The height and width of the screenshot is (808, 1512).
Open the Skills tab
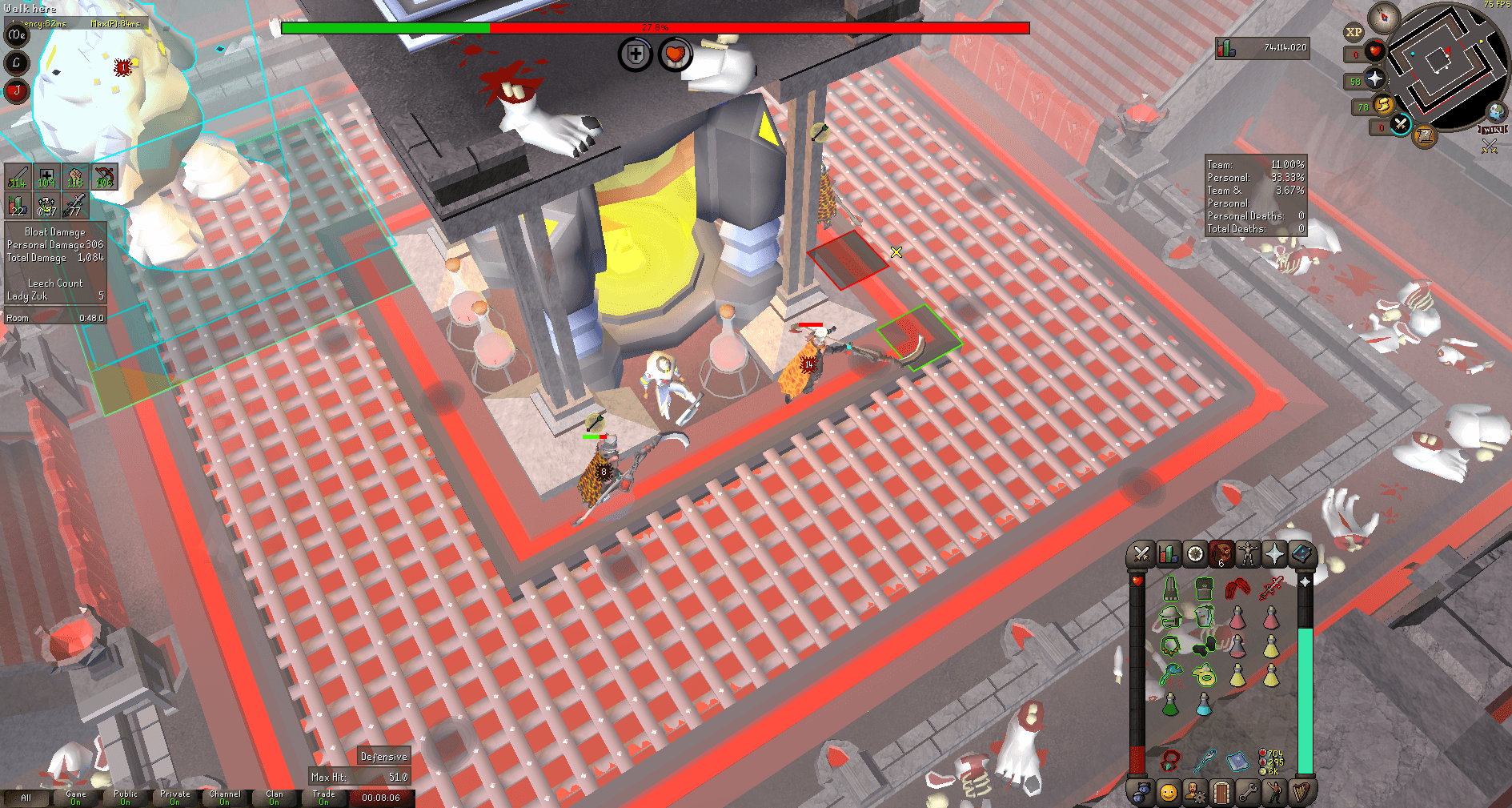pos(1167,554)
